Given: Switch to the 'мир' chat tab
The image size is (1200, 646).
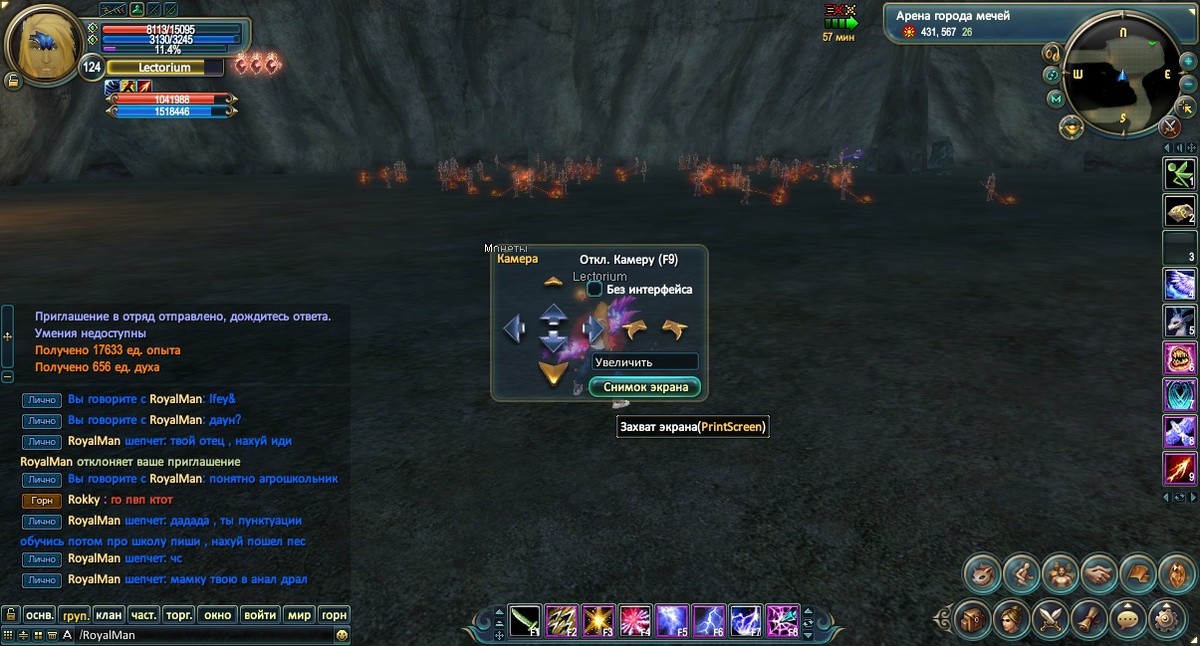Looking at the screenshot, I should [x=298, y=615].
